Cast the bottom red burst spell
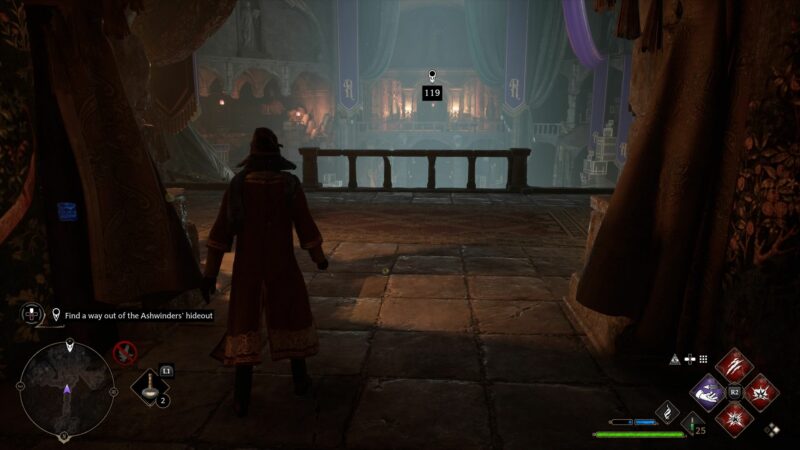Image resolution: width=800 pixels, height=450 pixels. pos(734,419)
